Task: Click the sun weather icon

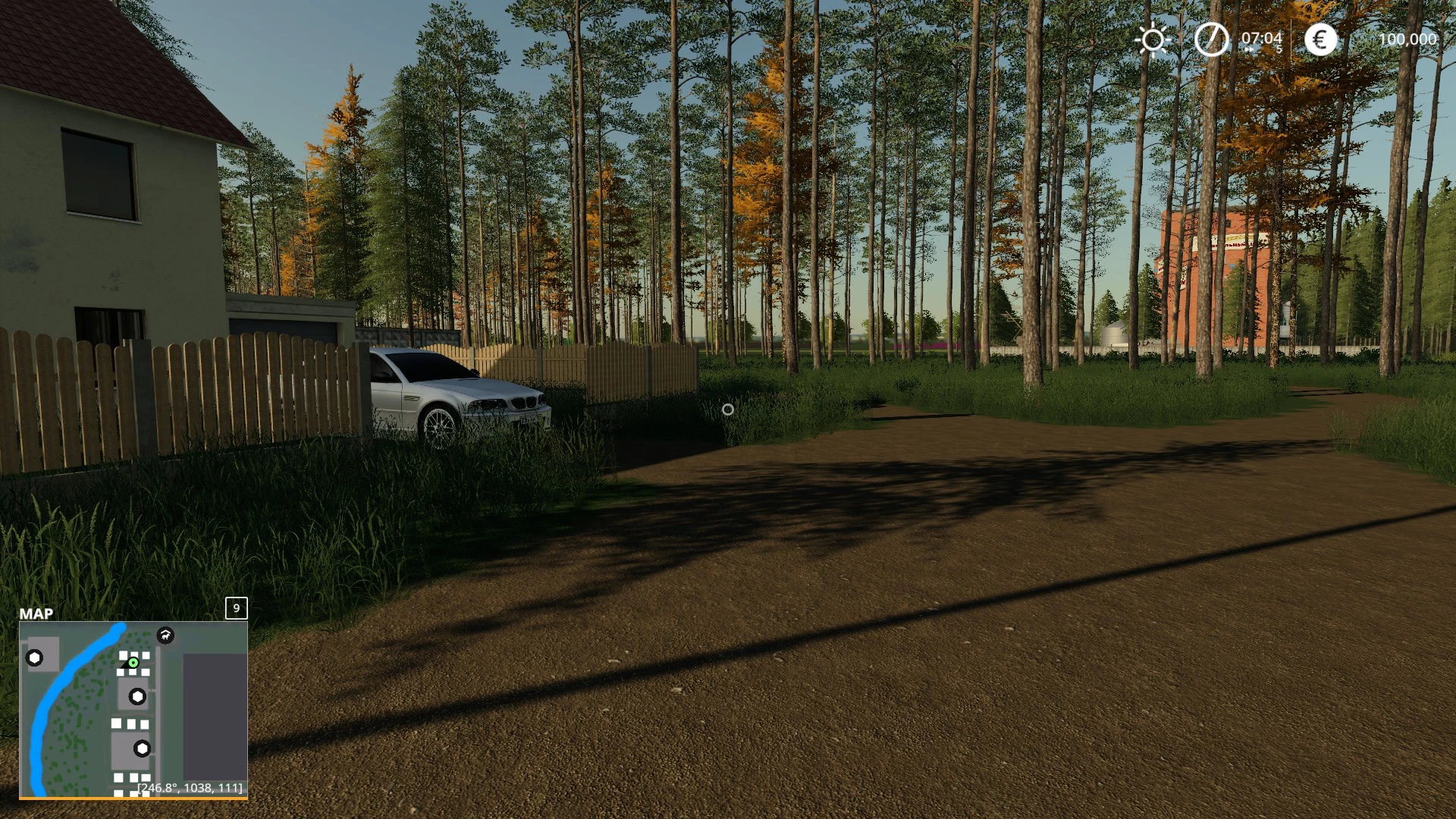Action: pos(1153,39)
